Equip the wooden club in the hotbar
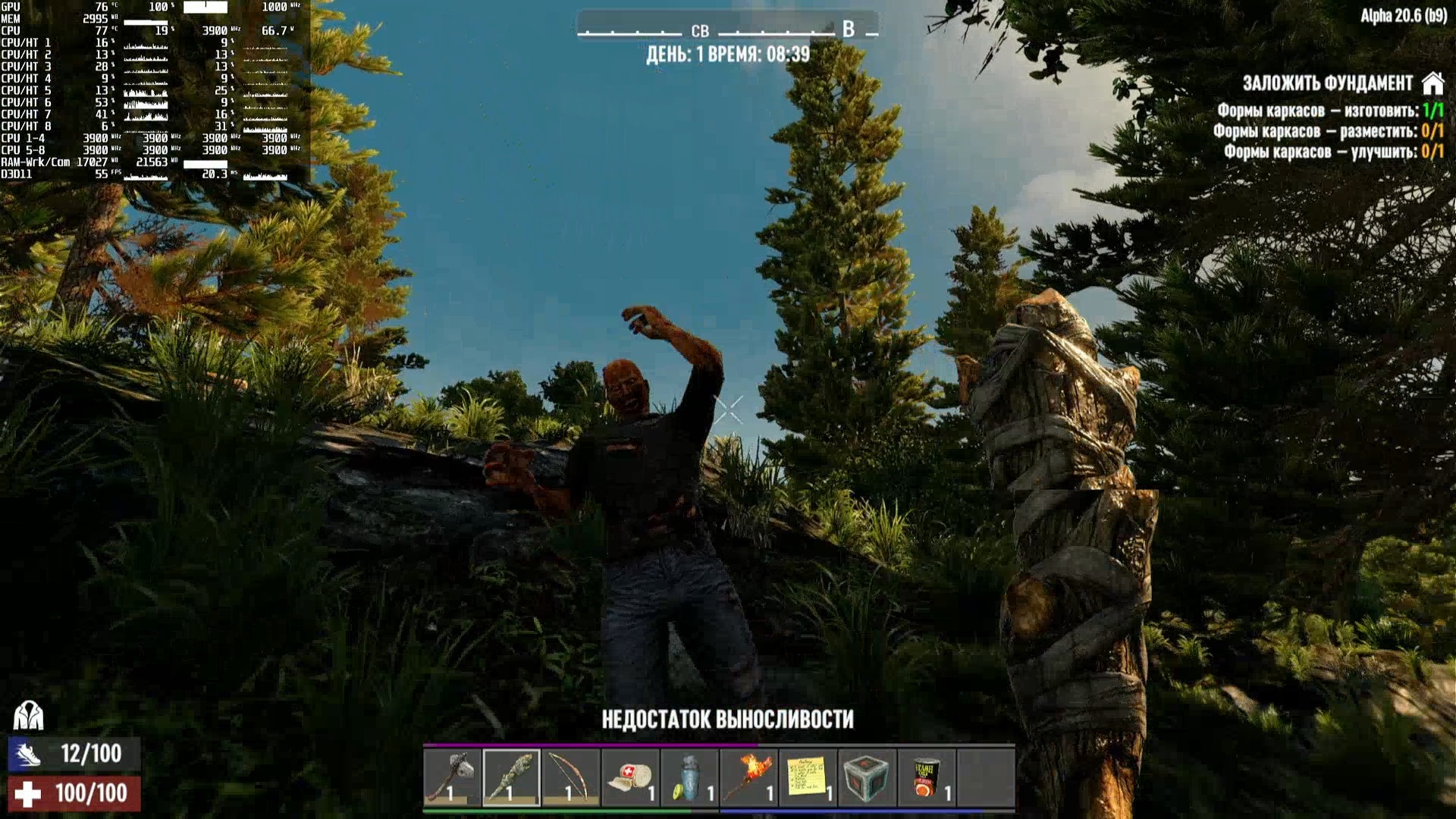The width and height of the screenshot is (1456, 819). [511, 777]
